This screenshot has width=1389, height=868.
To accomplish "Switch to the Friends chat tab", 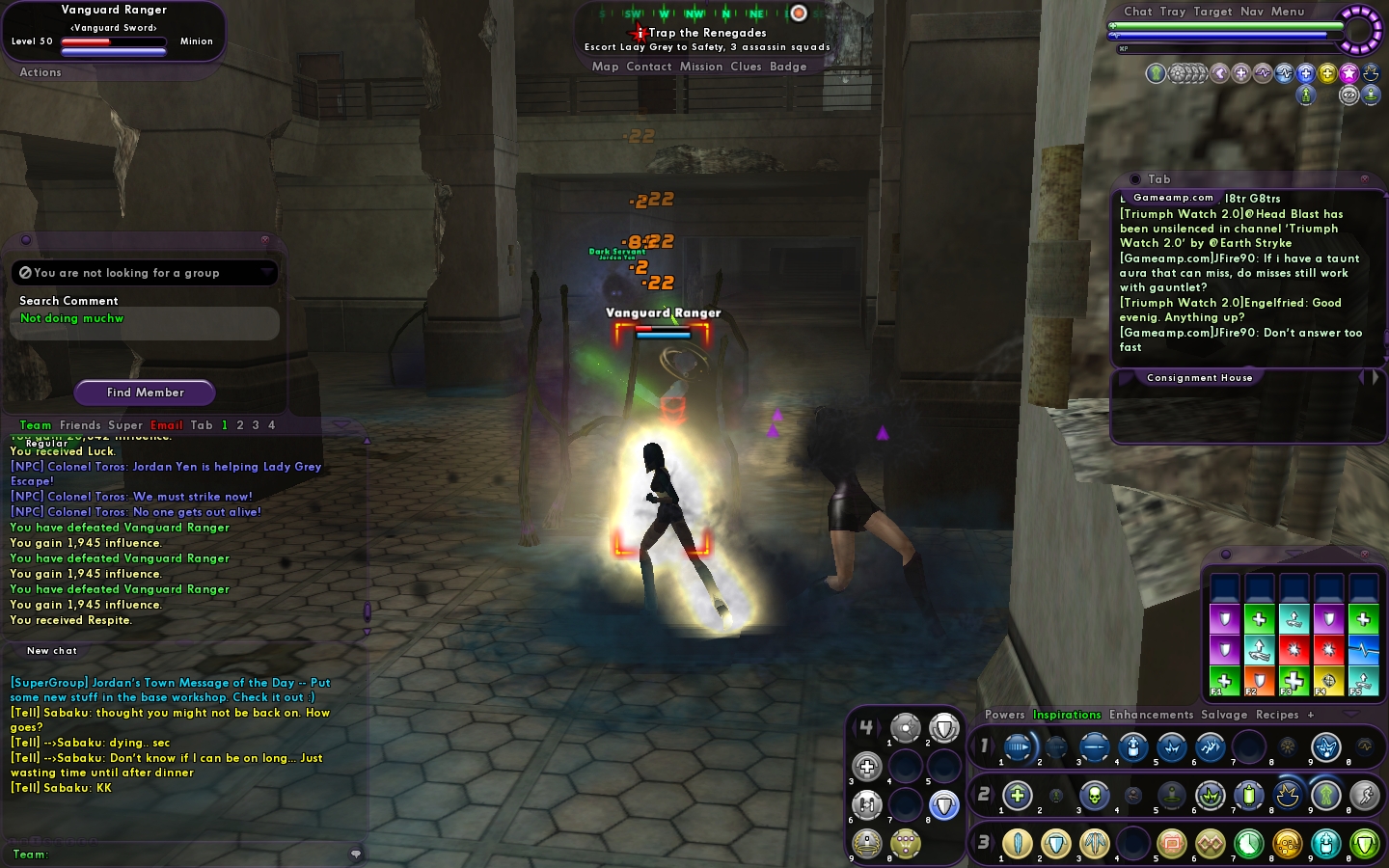I will (80, 425).
